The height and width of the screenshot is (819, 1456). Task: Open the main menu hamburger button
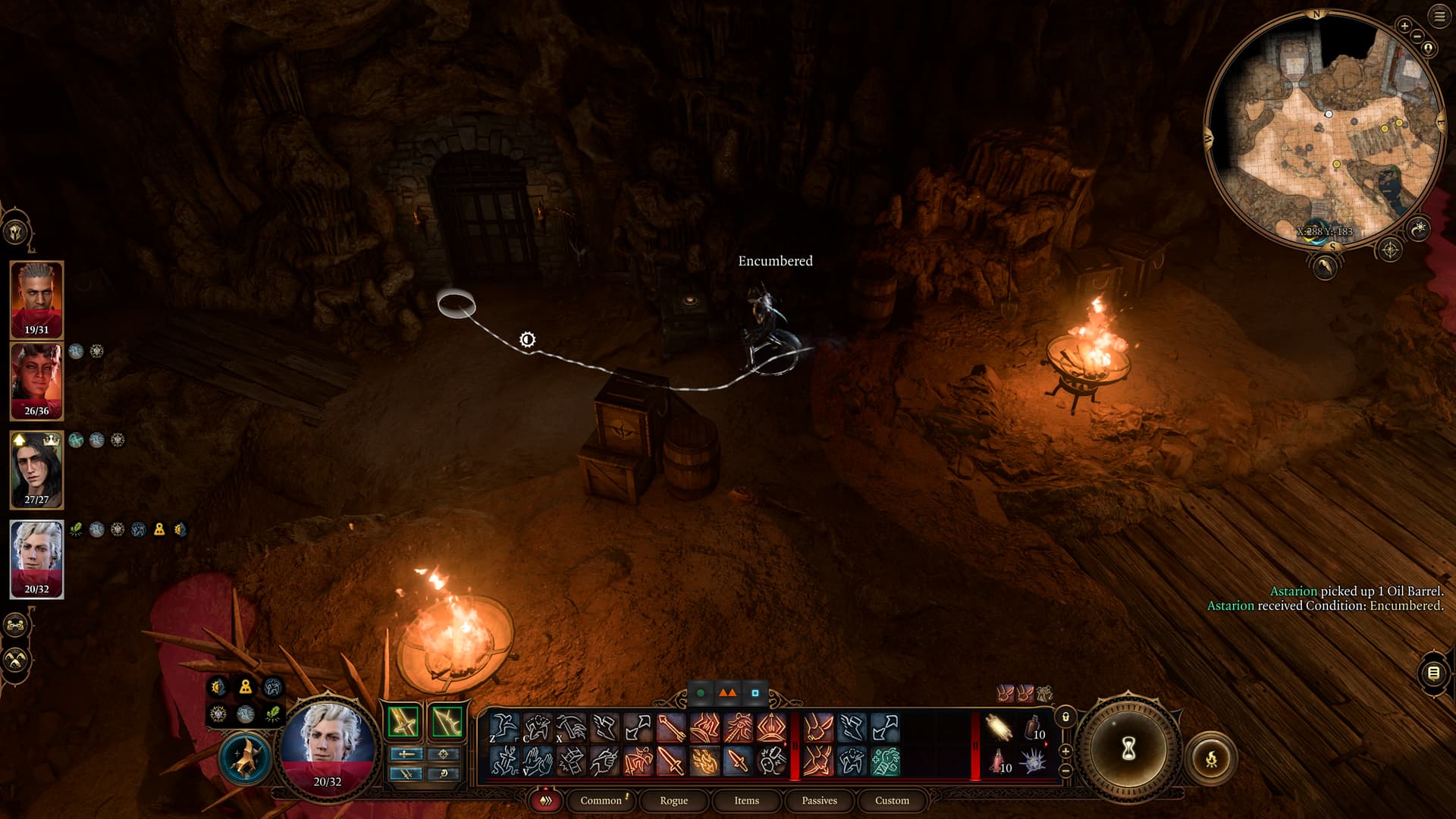[x=1439, y=16]
